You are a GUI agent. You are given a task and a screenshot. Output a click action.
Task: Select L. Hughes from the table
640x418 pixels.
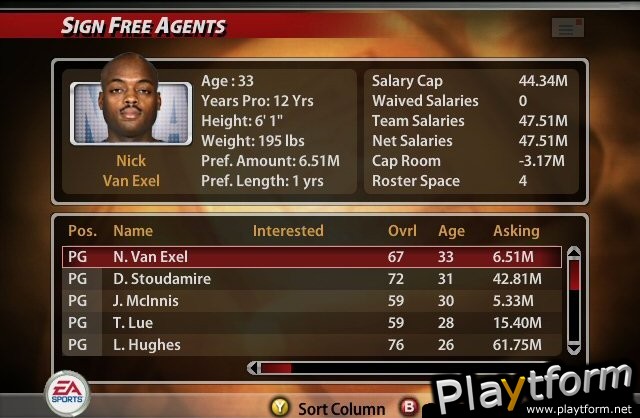point(310,345)
